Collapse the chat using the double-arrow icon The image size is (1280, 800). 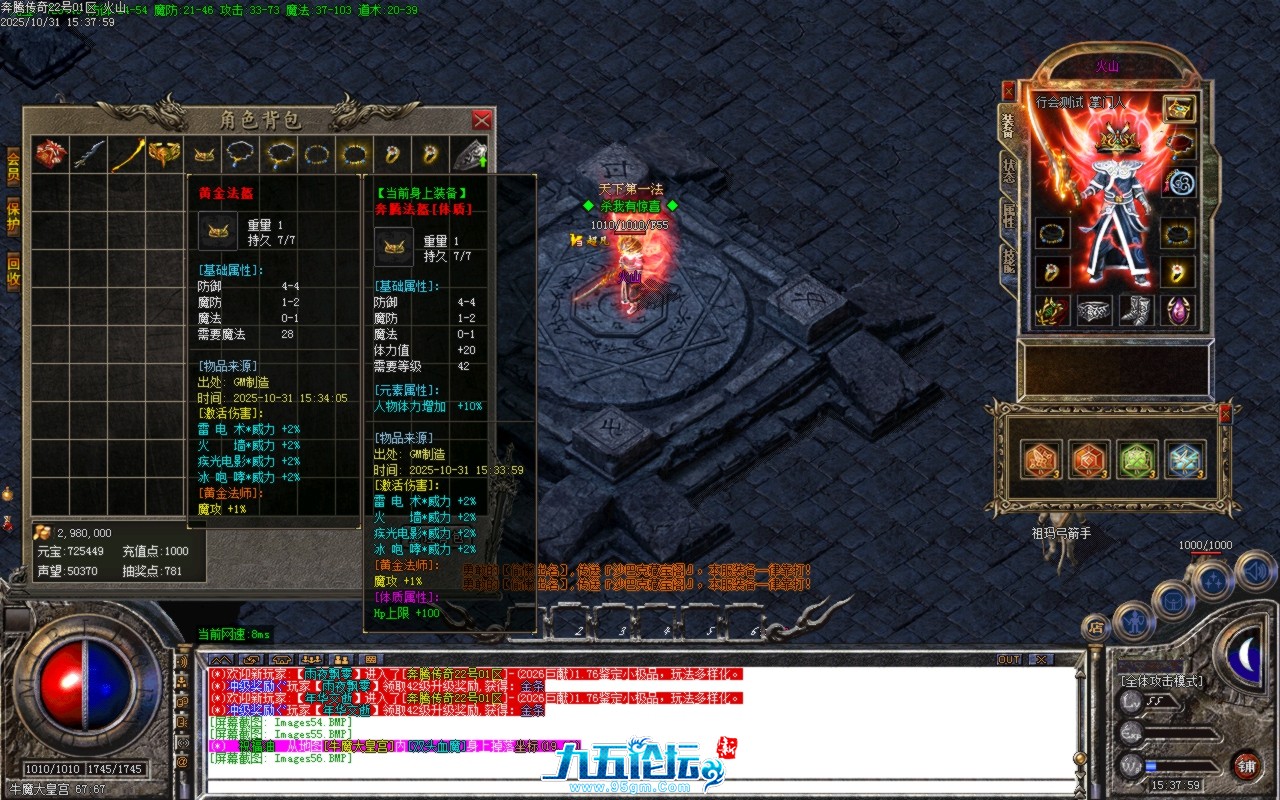(221, 659)
